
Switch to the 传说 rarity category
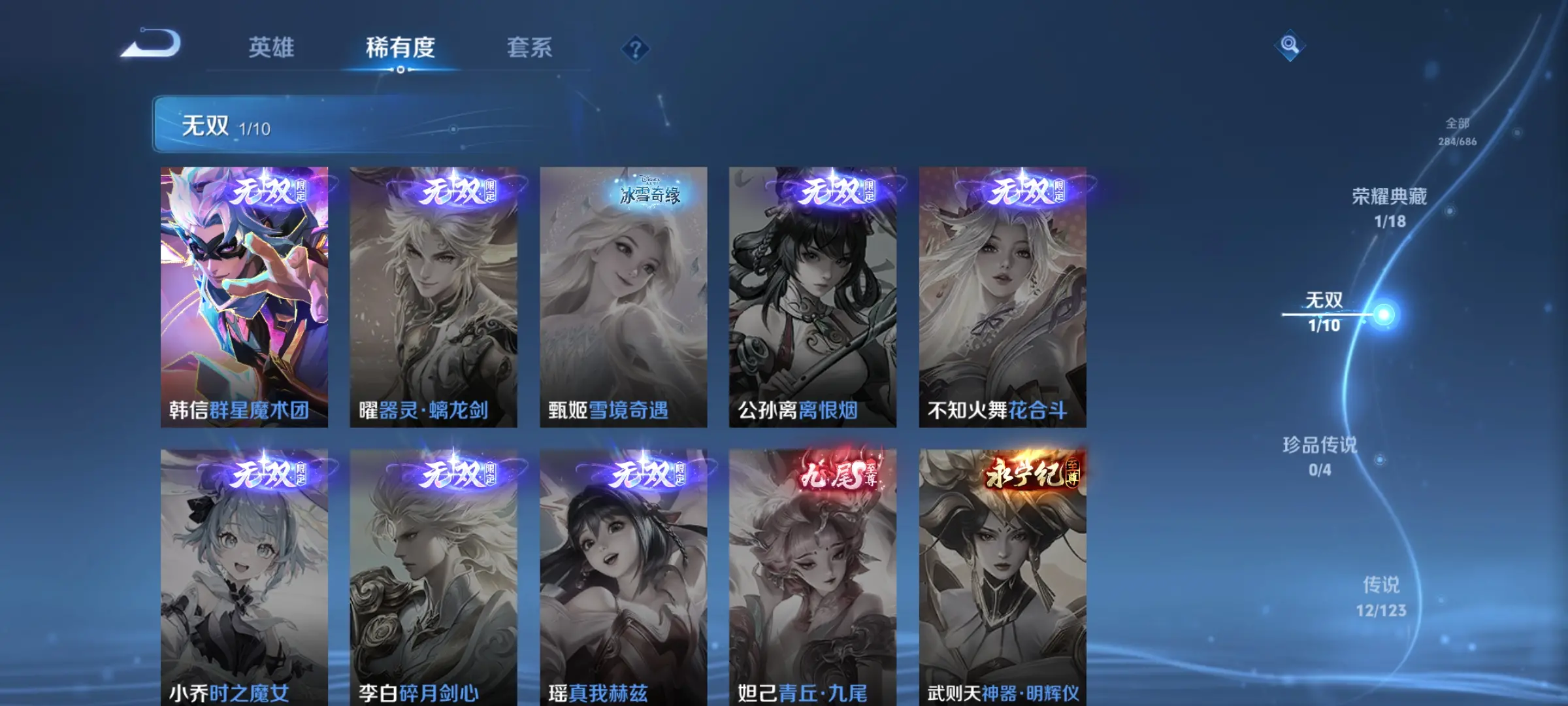pos(1380,596)
